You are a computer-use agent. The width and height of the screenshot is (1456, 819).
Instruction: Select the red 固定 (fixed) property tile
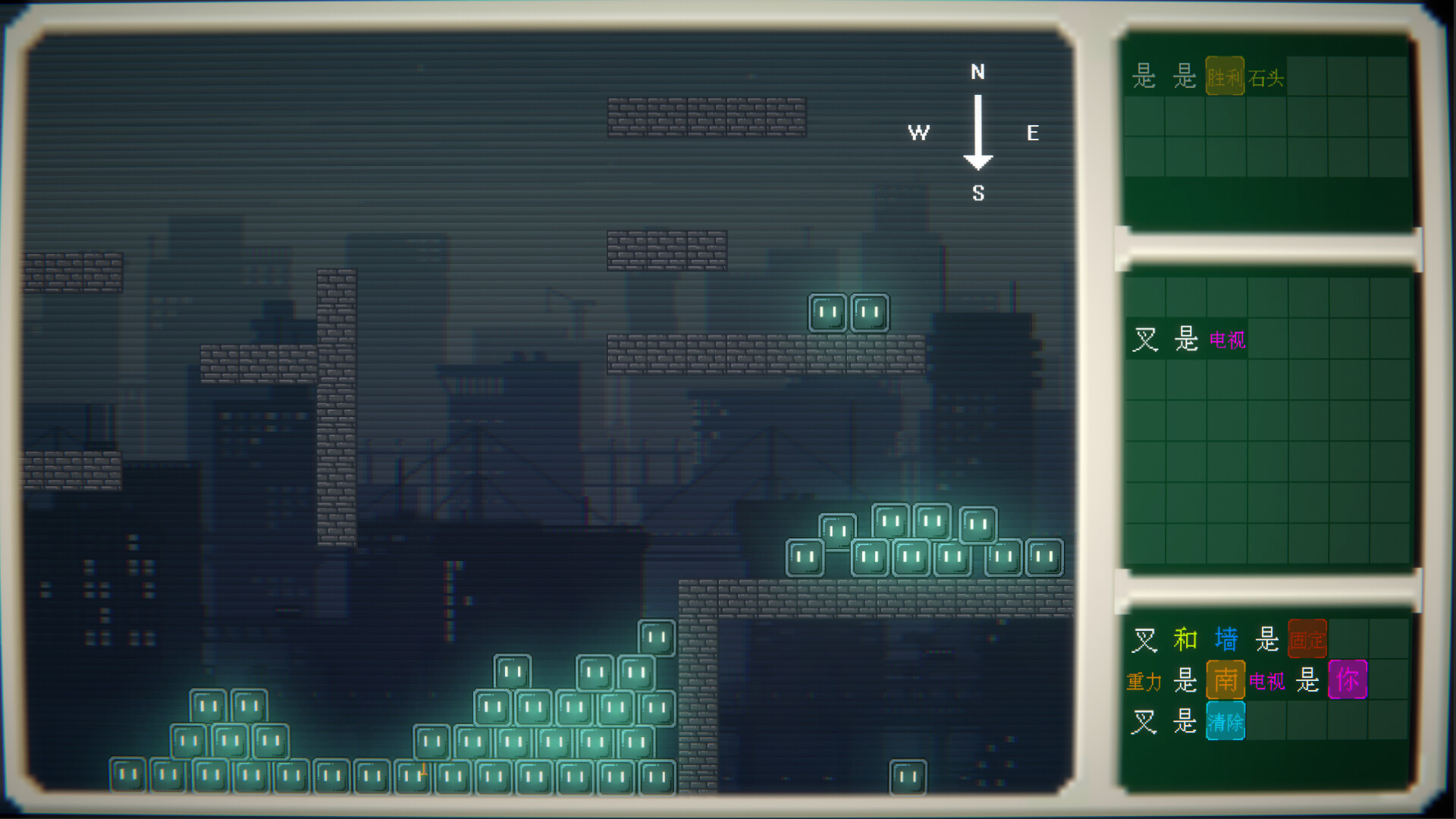pos(1307,639)
